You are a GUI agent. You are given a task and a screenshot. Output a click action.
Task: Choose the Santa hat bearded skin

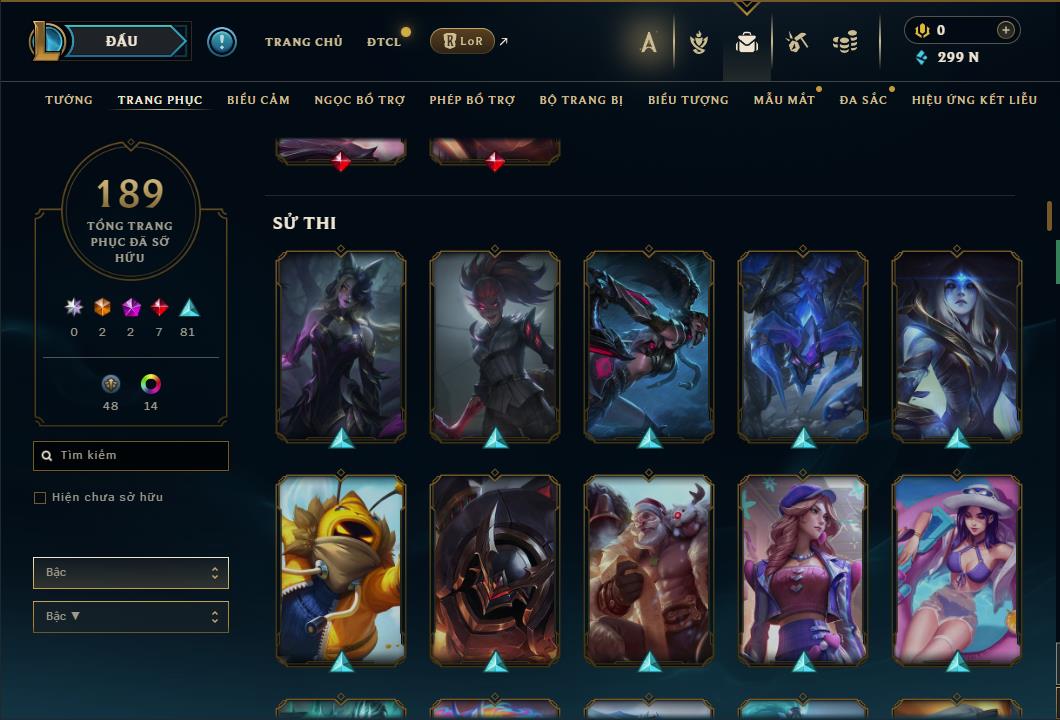[649, 569]
